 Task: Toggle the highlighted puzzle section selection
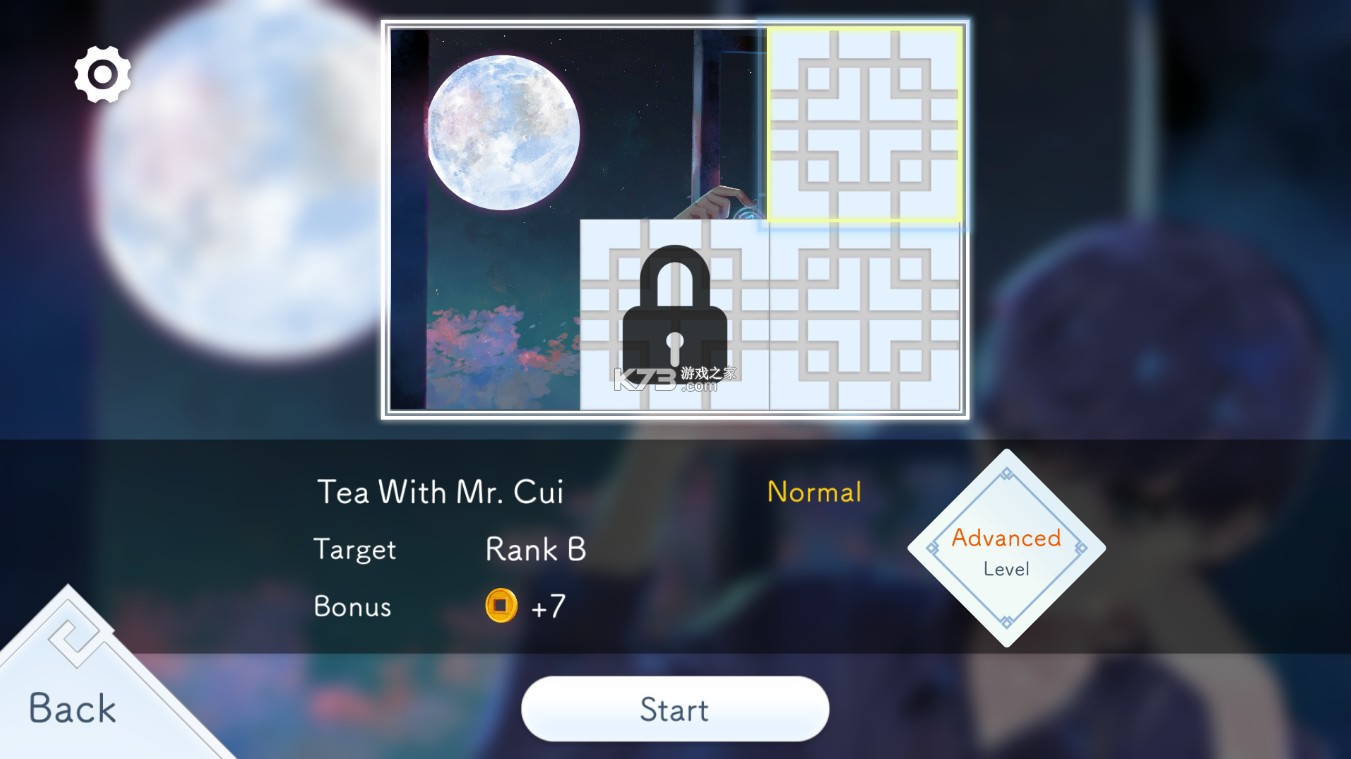pyautogui.click(x=865, y=125)
